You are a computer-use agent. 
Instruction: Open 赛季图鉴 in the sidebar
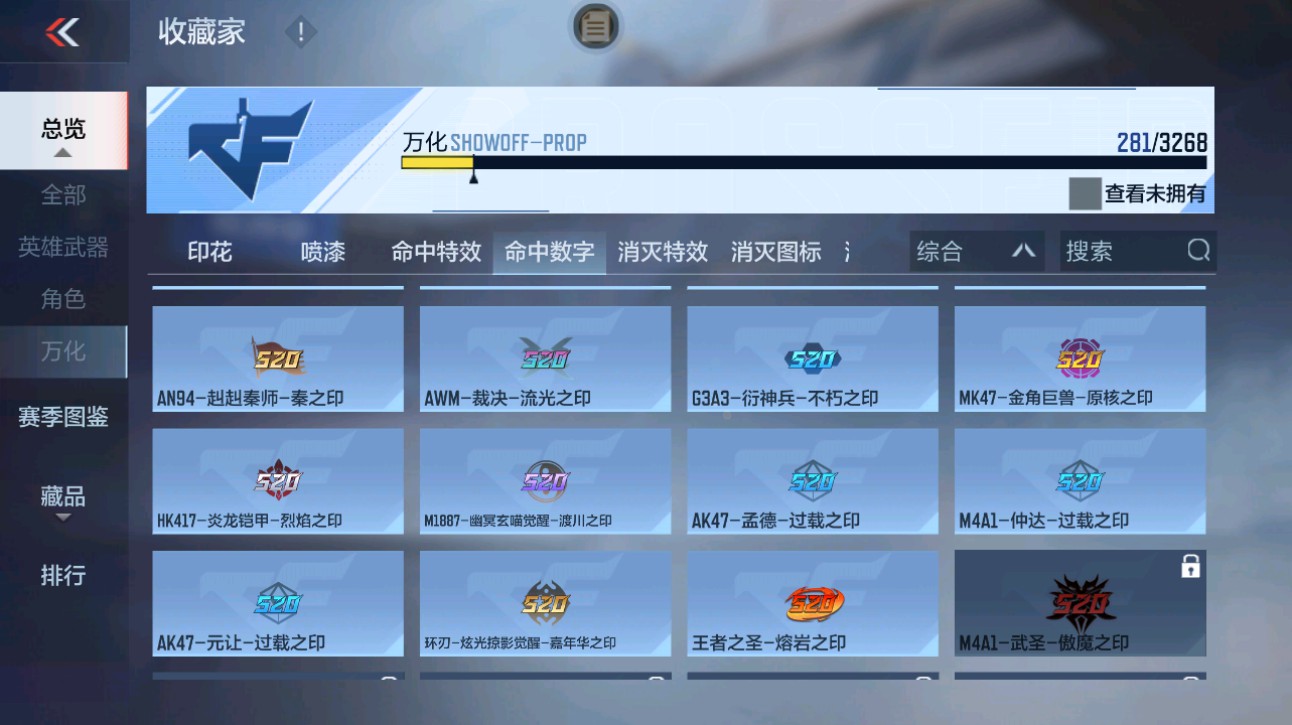[63, 416]
